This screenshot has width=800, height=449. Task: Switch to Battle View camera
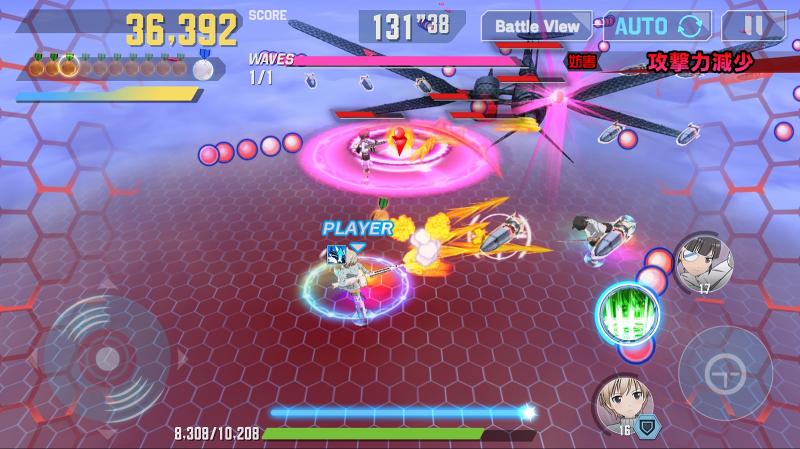[536, 26]
